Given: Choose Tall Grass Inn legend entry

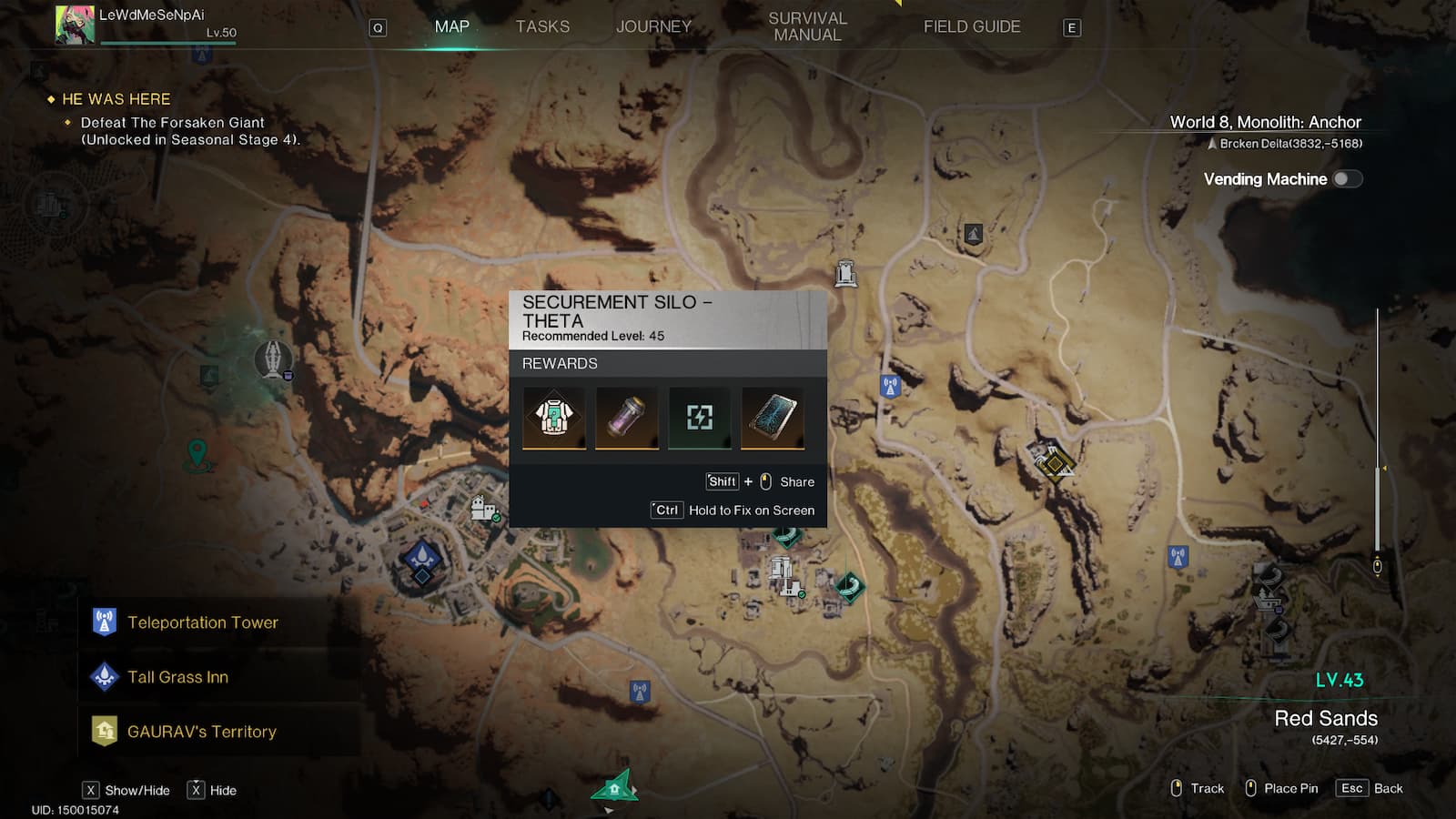Looking at the screenshot, I should 177,677.
